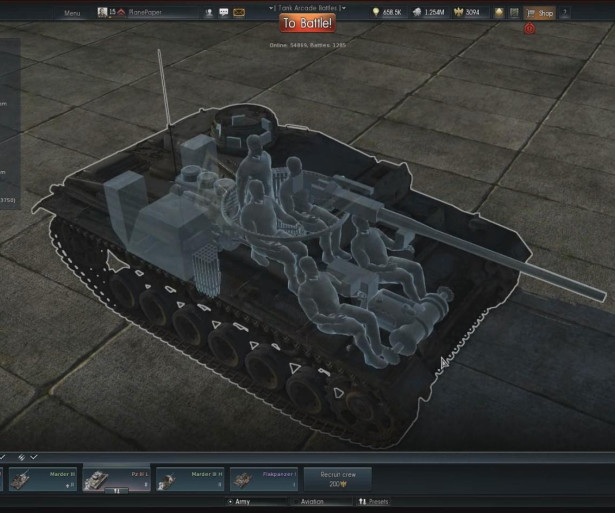This screenshot has height=513, width=615.
Task: Open the crew Presets
Action: [375, 501]
